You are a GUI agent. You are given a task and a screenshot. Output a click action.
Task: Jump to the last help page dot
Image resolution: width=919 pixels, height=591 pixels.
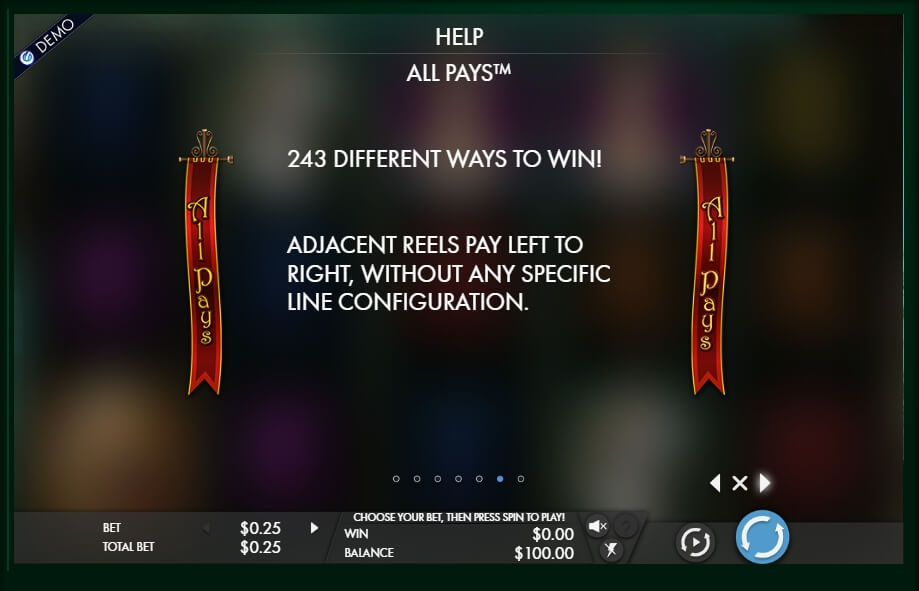521,479
